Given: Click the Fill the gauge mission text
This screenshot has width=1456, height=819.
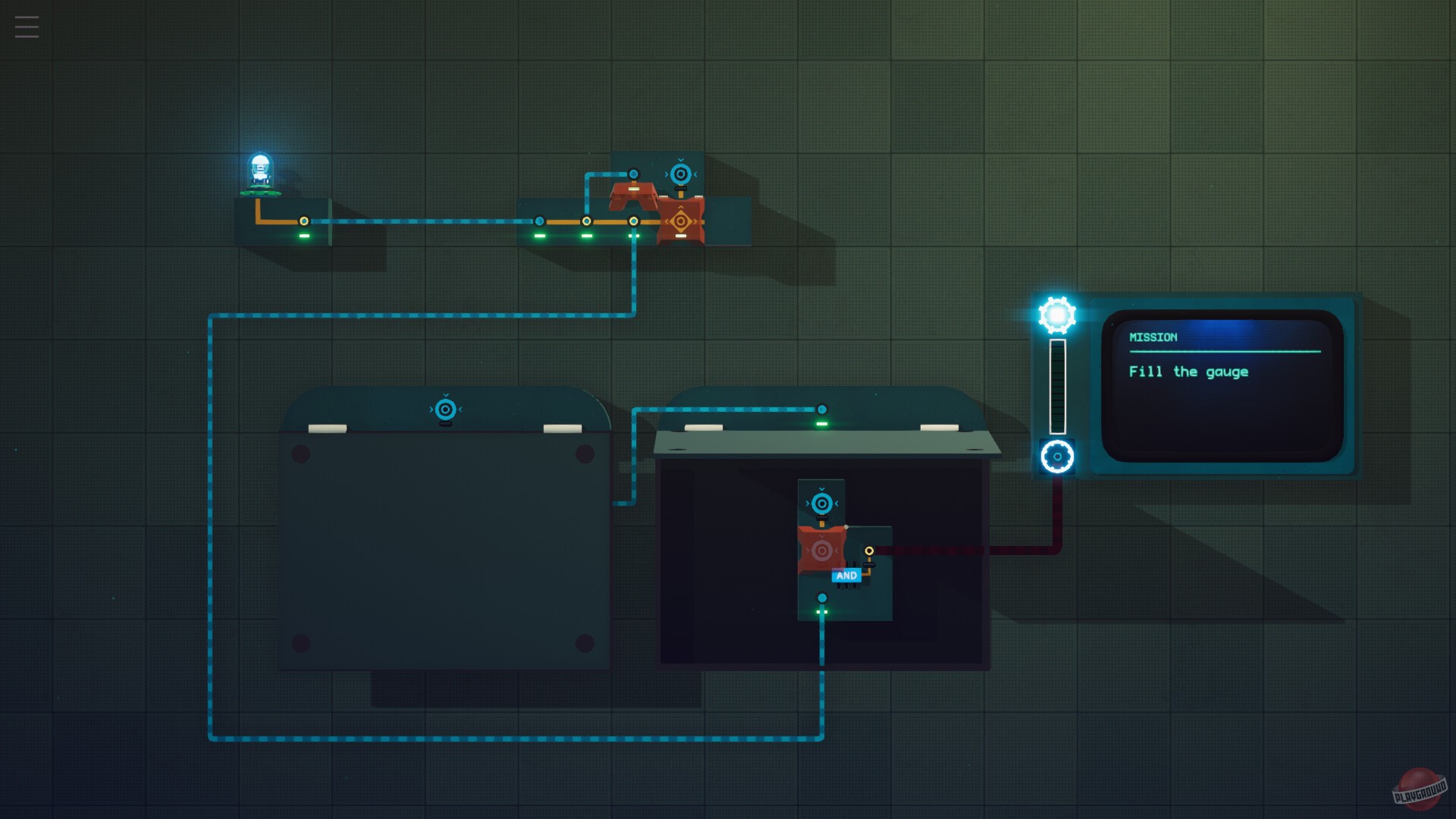Looking at the screenshot, I should 1188,372.
